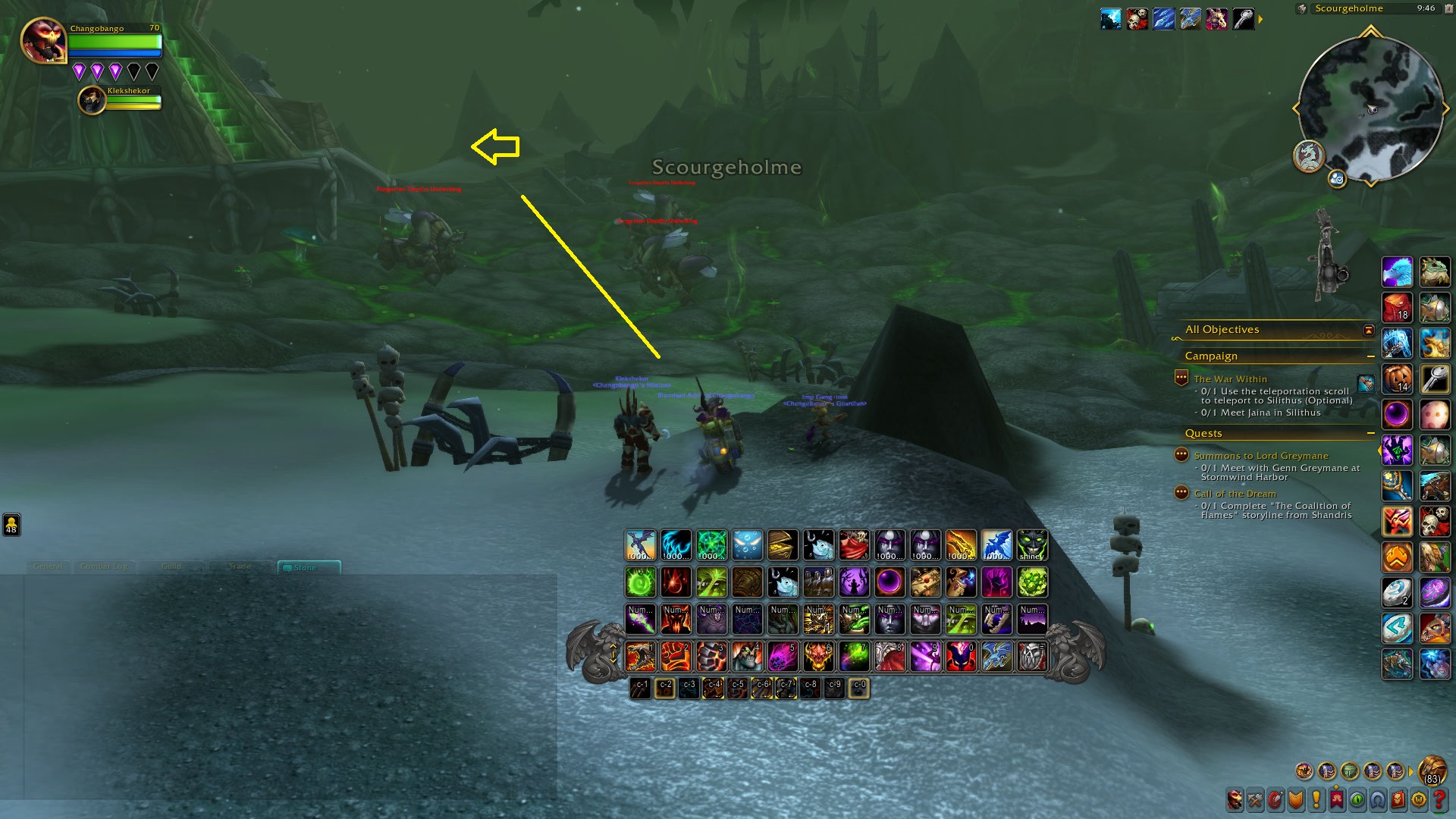Cast the red fist ability in slot 2
The image size is (1456, 819).
coord(676,657)
